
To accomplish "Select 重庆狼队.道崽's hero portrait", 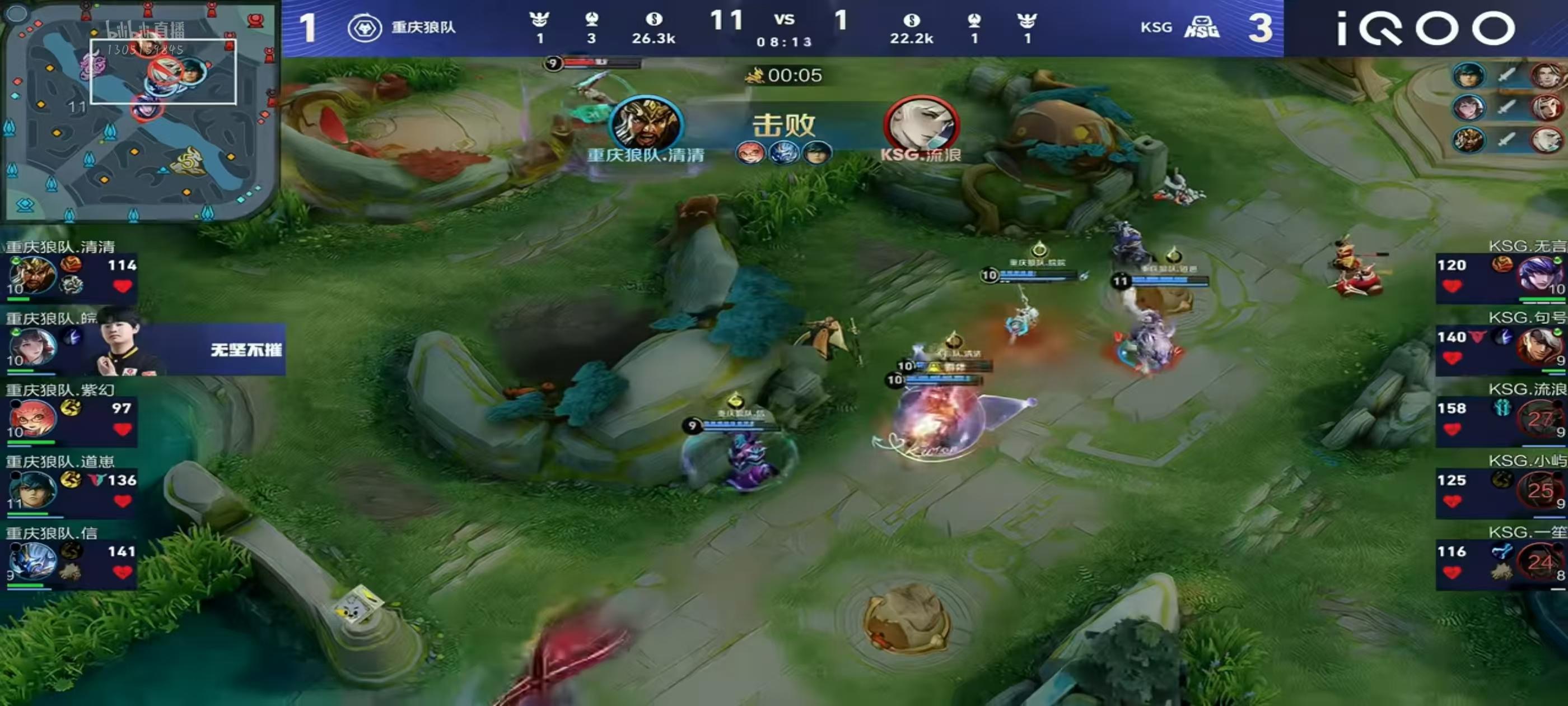I will click(x=32, y=490).
